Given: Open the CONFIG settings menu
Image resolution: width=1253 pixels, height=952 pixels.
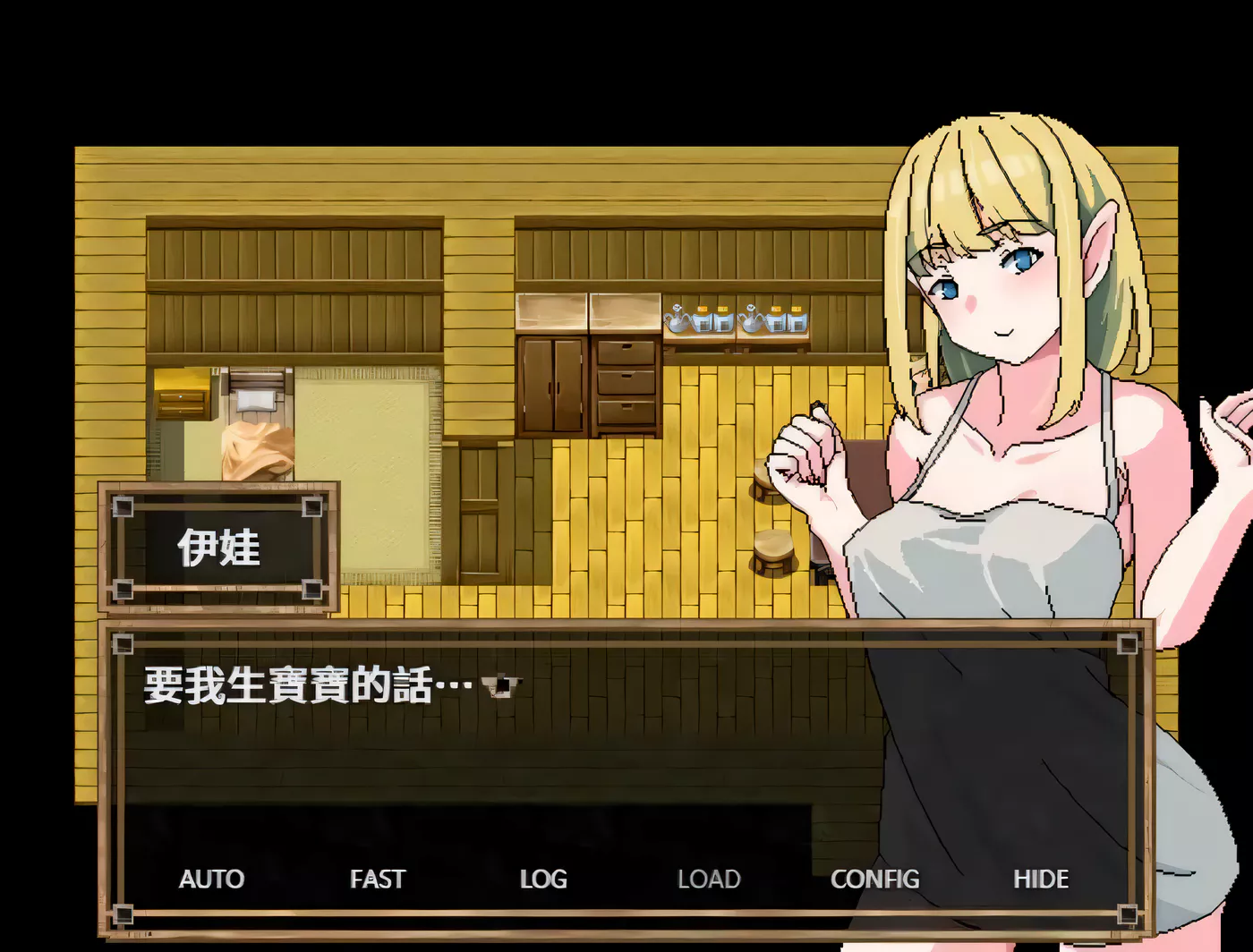Looking at the screenshot, I should [x=874, y=879].
